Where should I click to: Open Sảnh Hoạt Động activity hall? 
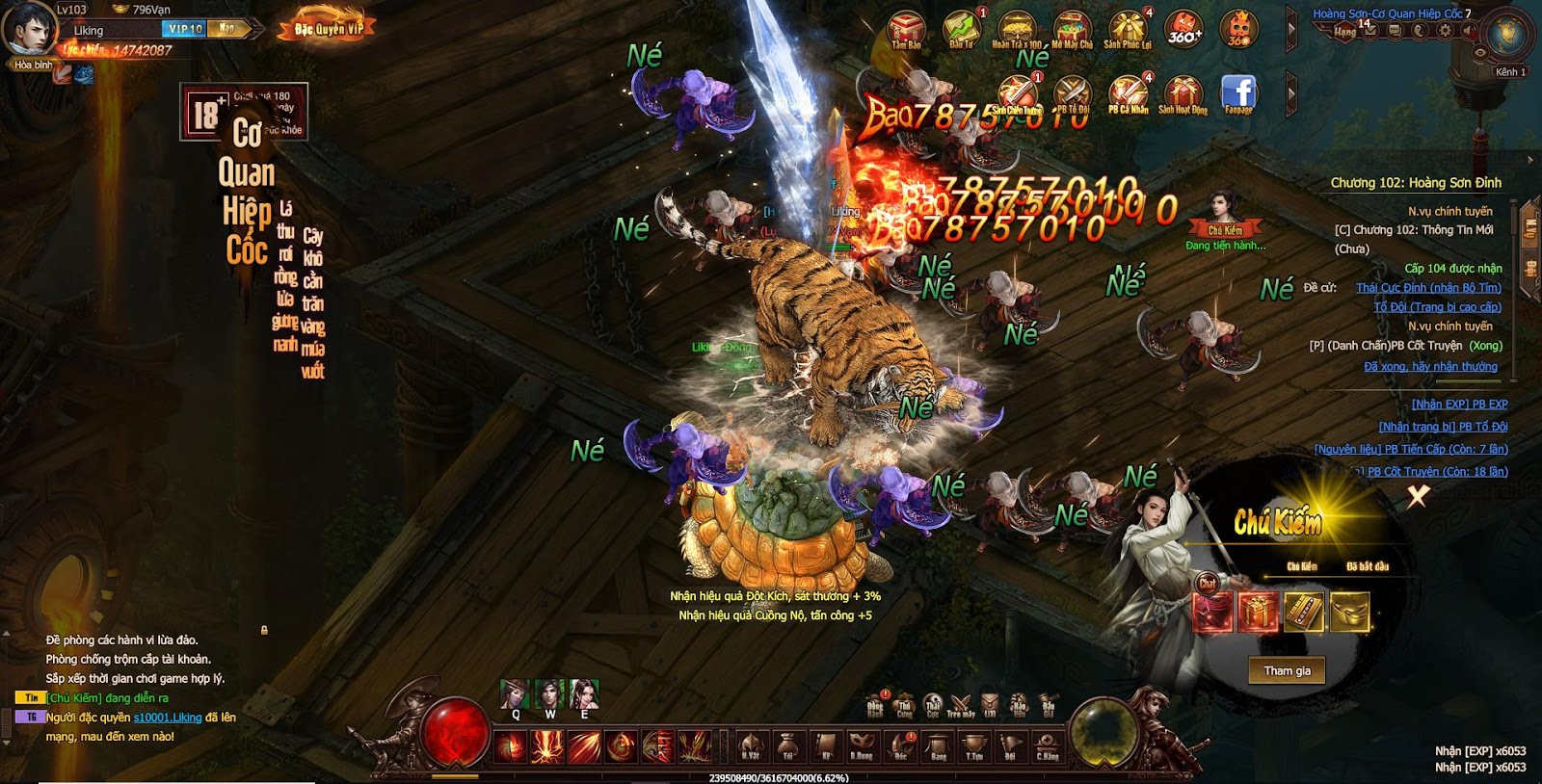[x=1183, y=94]
